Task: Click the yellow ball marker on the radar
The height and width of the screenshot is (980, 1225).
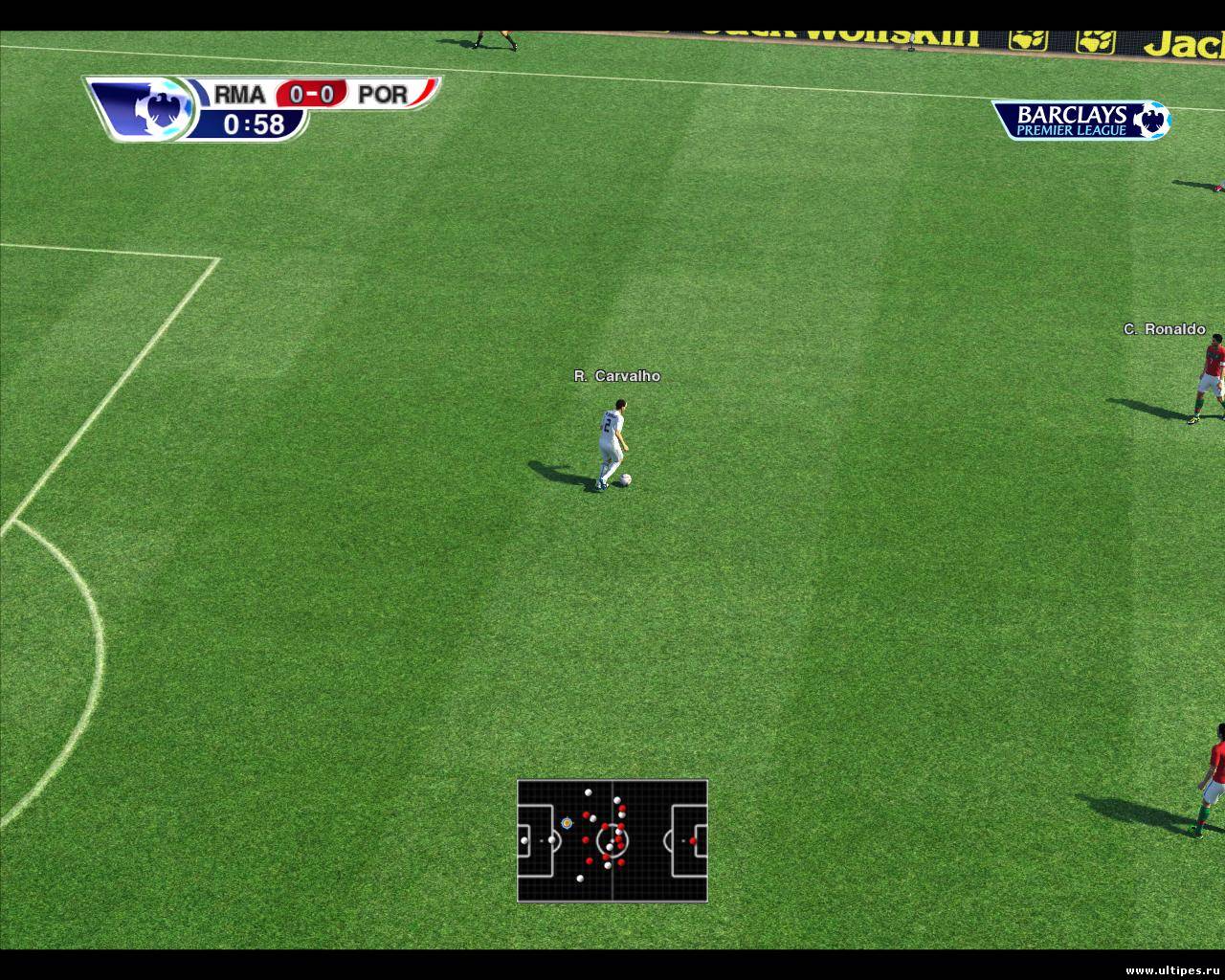Action: click(x=565, y=821)
